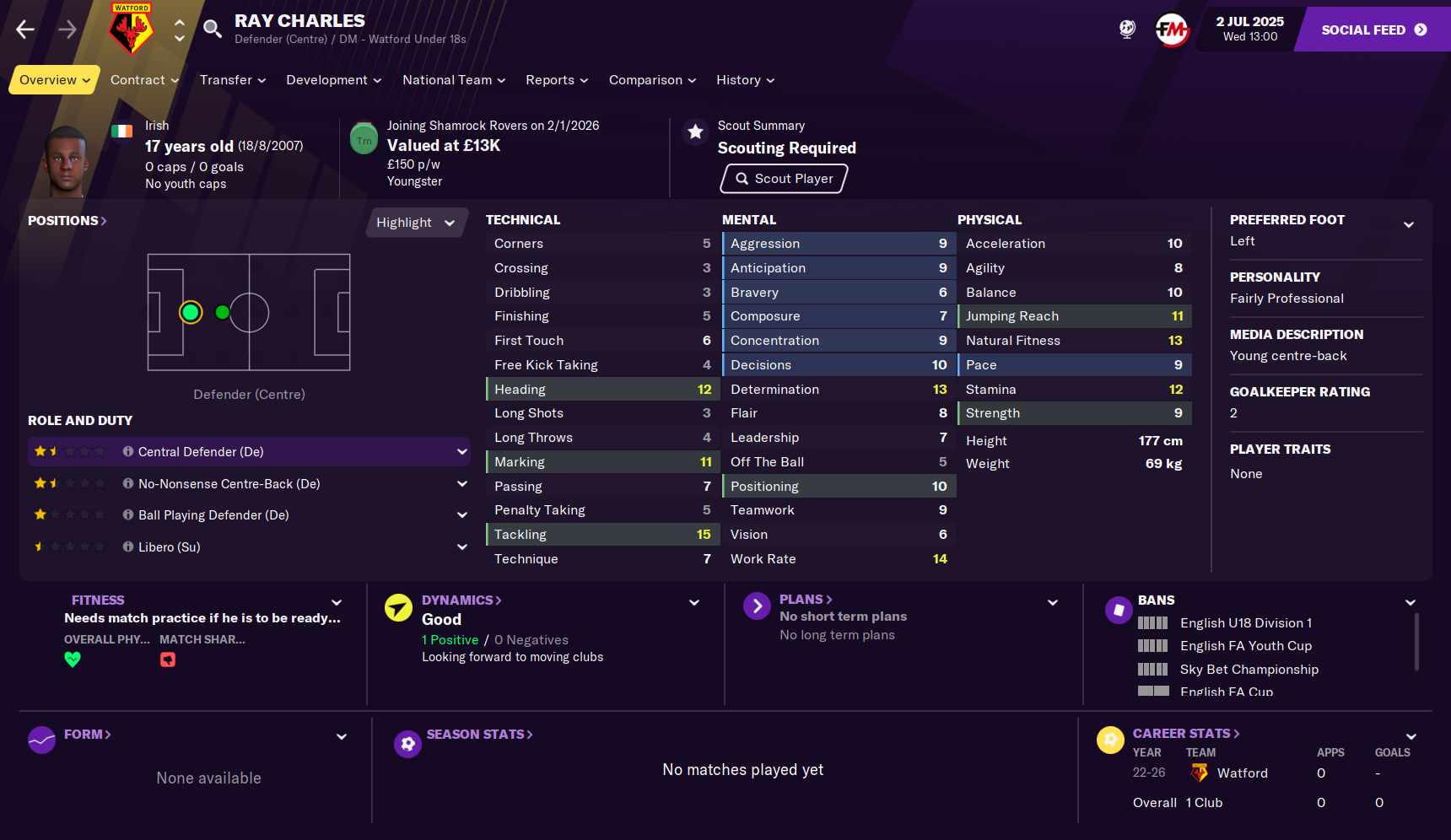
Task: Open the History menu
Action: 743,79
